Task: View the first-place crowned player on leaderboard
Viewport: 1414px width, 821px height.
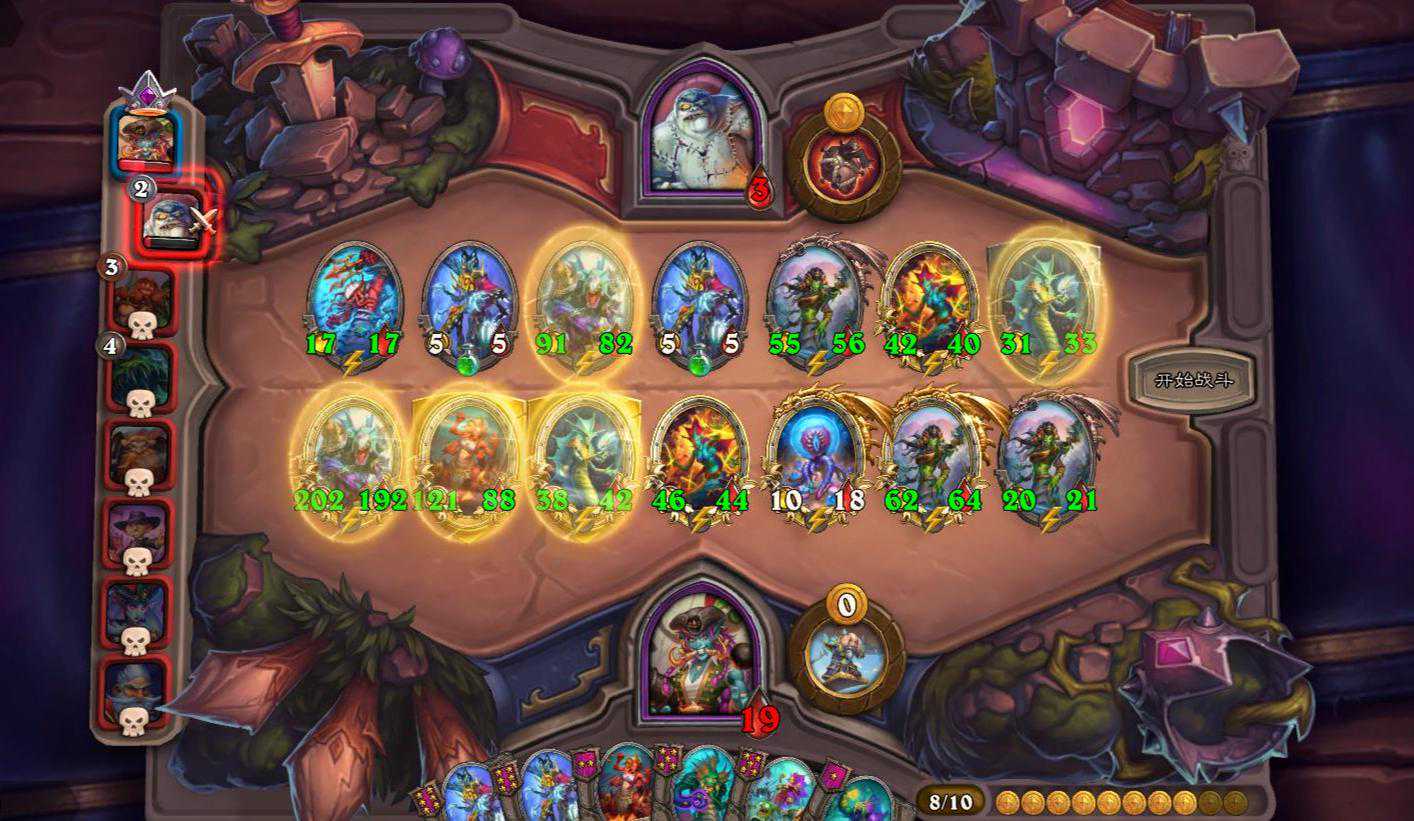Action: point(146,138)
